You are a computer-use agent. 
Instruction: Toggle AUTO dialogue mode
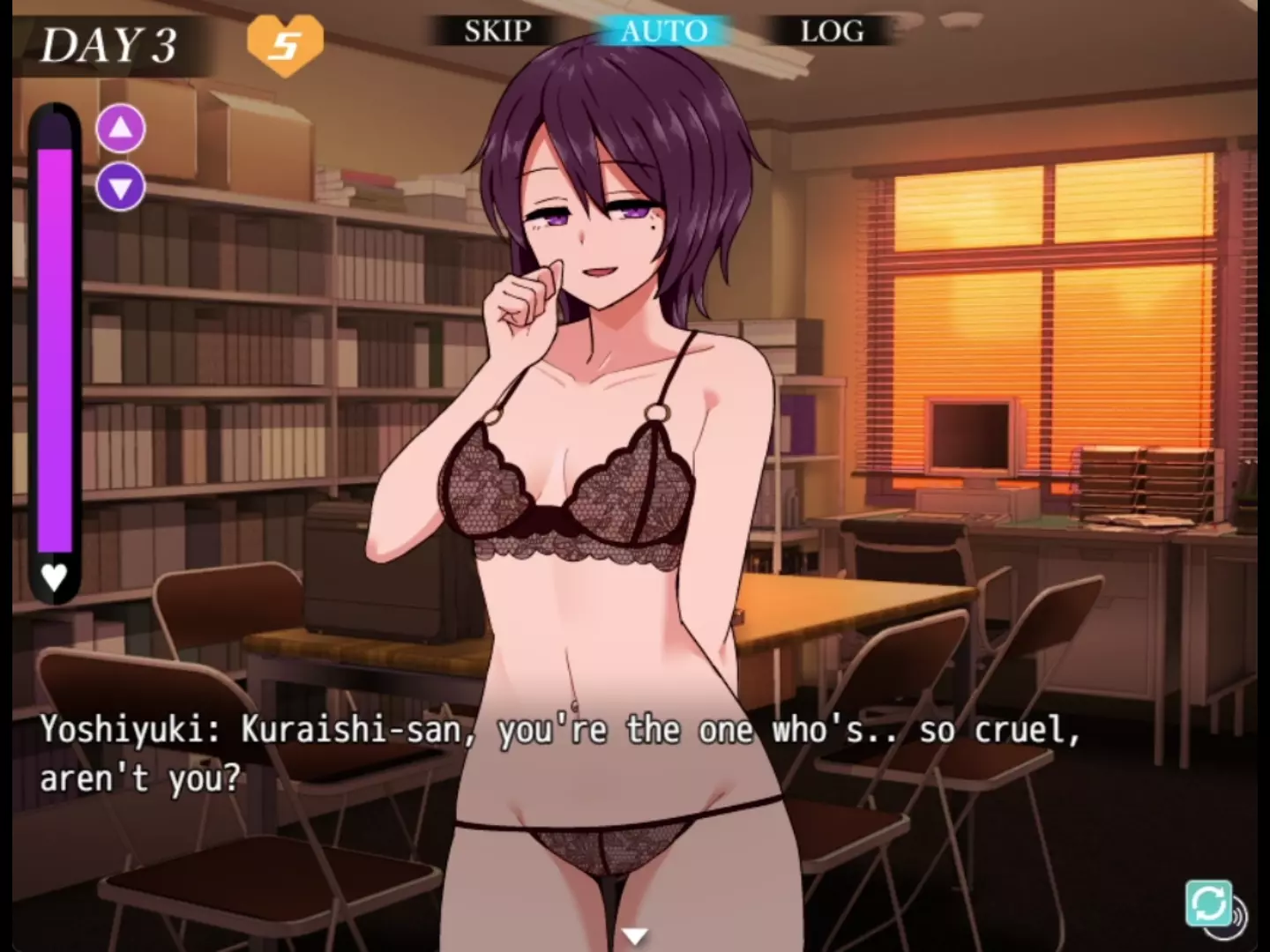[x=664, y=32]
